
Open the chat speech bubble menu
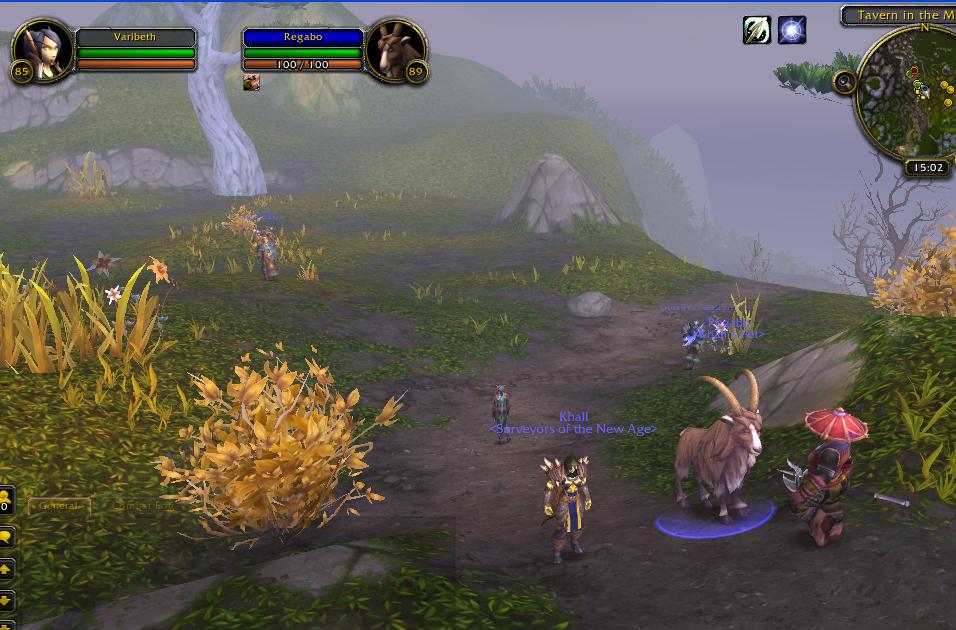click(x=6, y=538)
